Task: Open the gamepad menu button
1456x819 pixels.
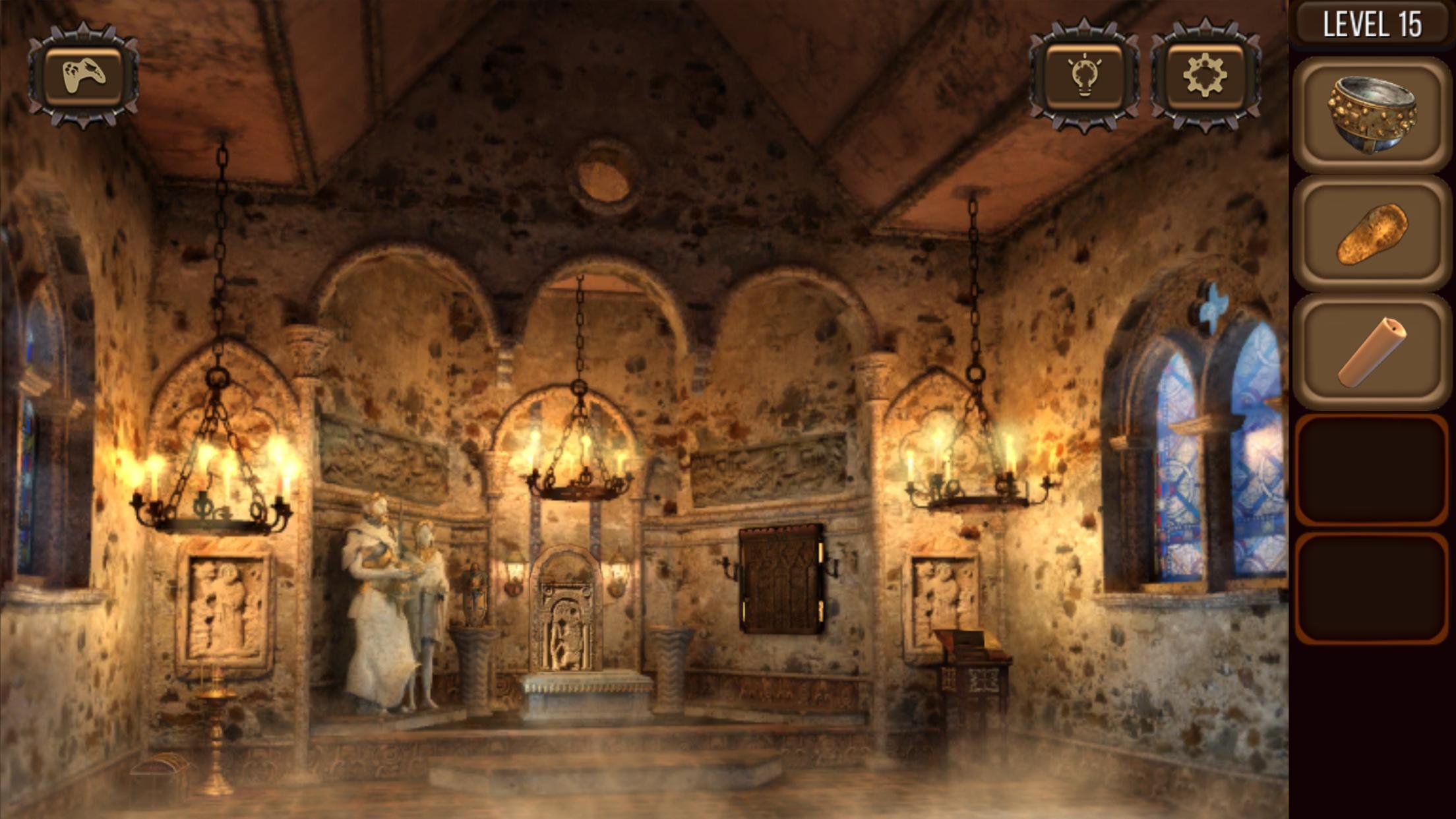Action: click(x=83, y=75)
